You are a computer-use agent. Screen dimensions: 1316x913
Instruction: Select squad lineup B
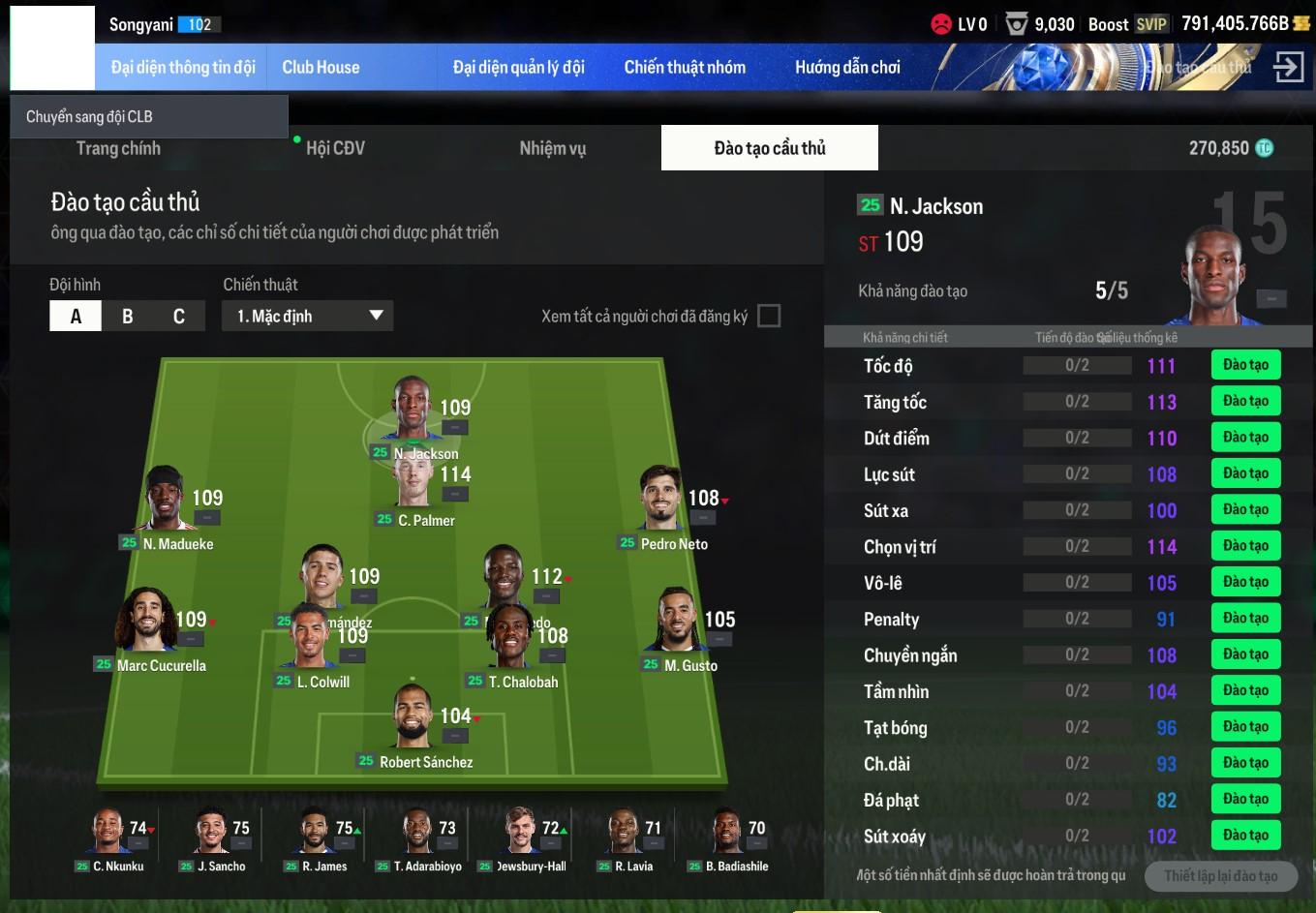(x=127, y=316)
